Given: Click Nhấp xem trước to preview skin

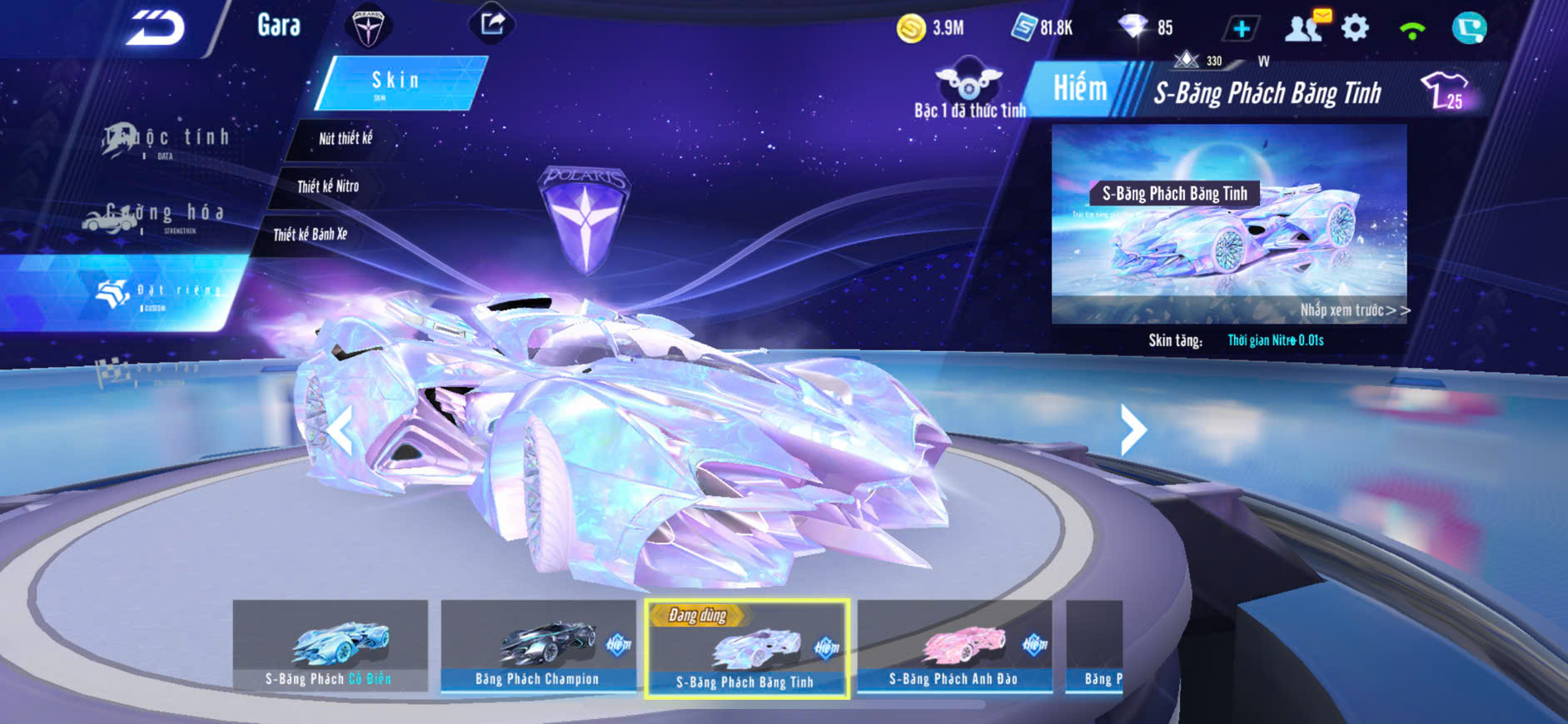Looking at the screenshot, I should (x=1354, y=310).
